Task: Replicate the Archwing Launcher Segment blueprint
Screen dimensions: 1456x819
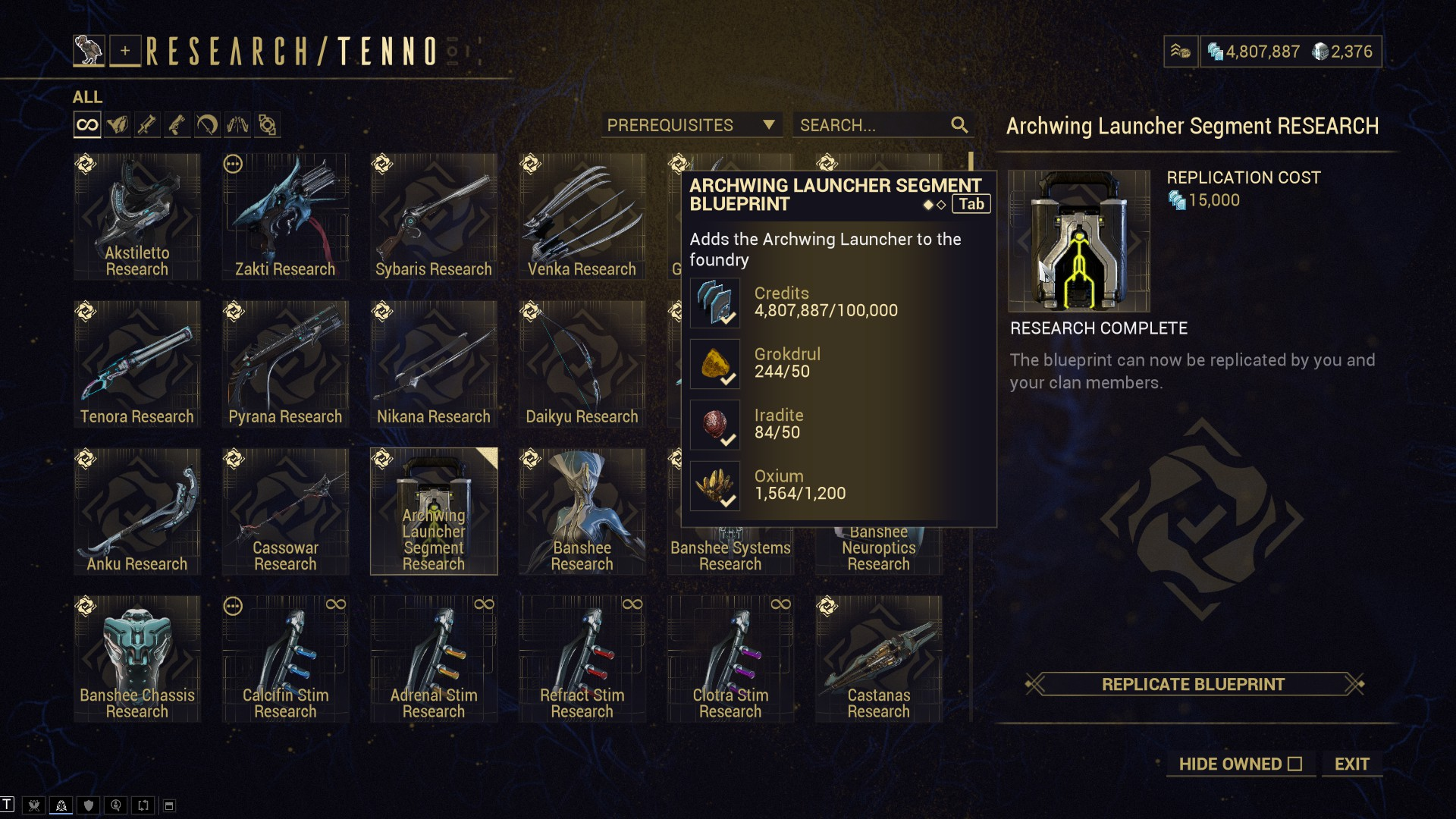Action: tap(1193, 684)
